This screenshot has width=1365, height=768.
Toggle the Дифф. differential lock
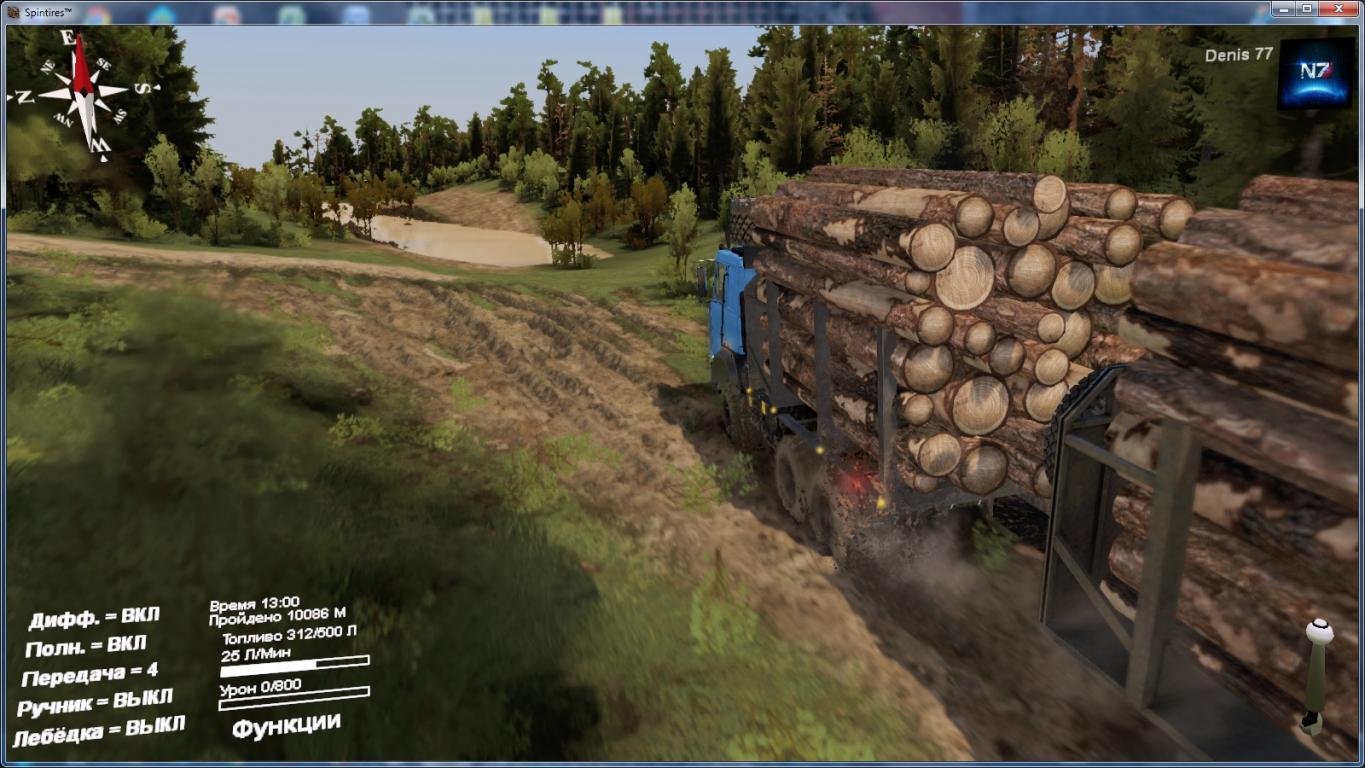pyautogui.click(x=93, y=618)
